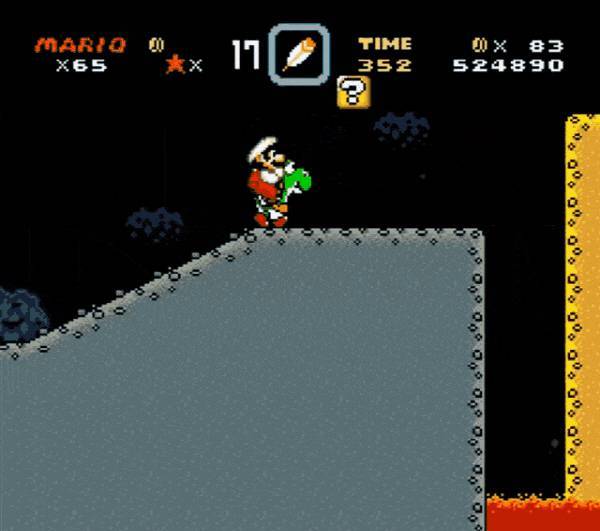Select the reserve item box with cape feather

click(x=298, y=53)
